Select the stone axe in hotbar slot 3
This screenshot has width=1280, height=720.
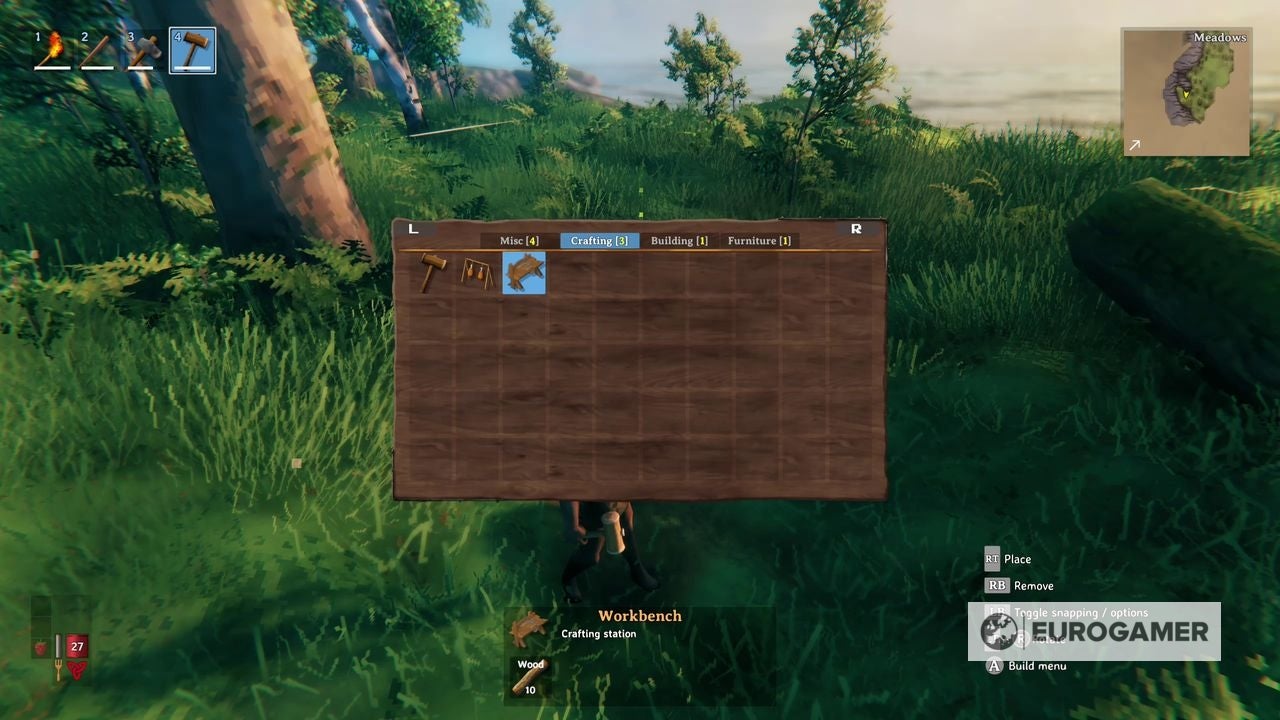tap(145, 48)
